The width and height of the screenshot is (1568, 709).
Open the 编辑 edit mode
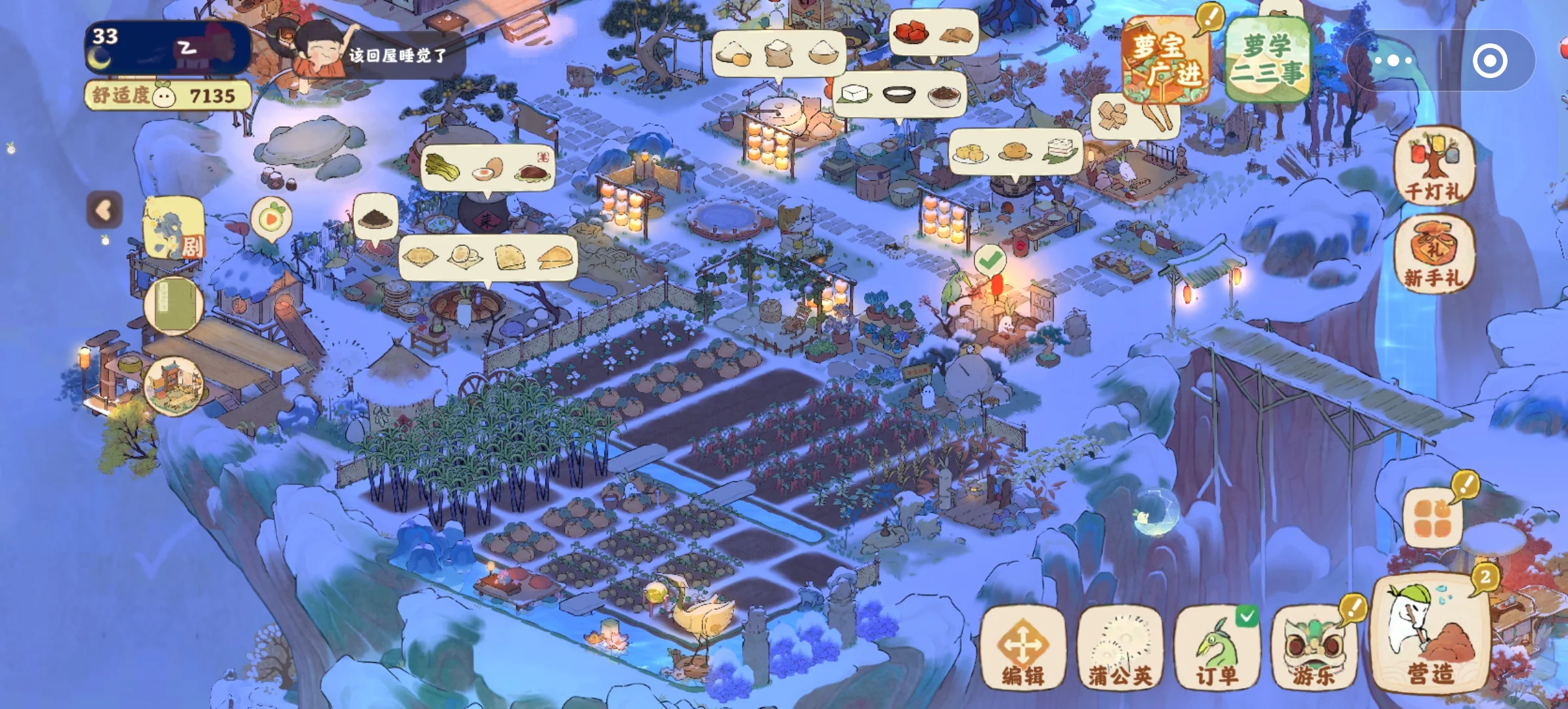(x=1022, y=649)
